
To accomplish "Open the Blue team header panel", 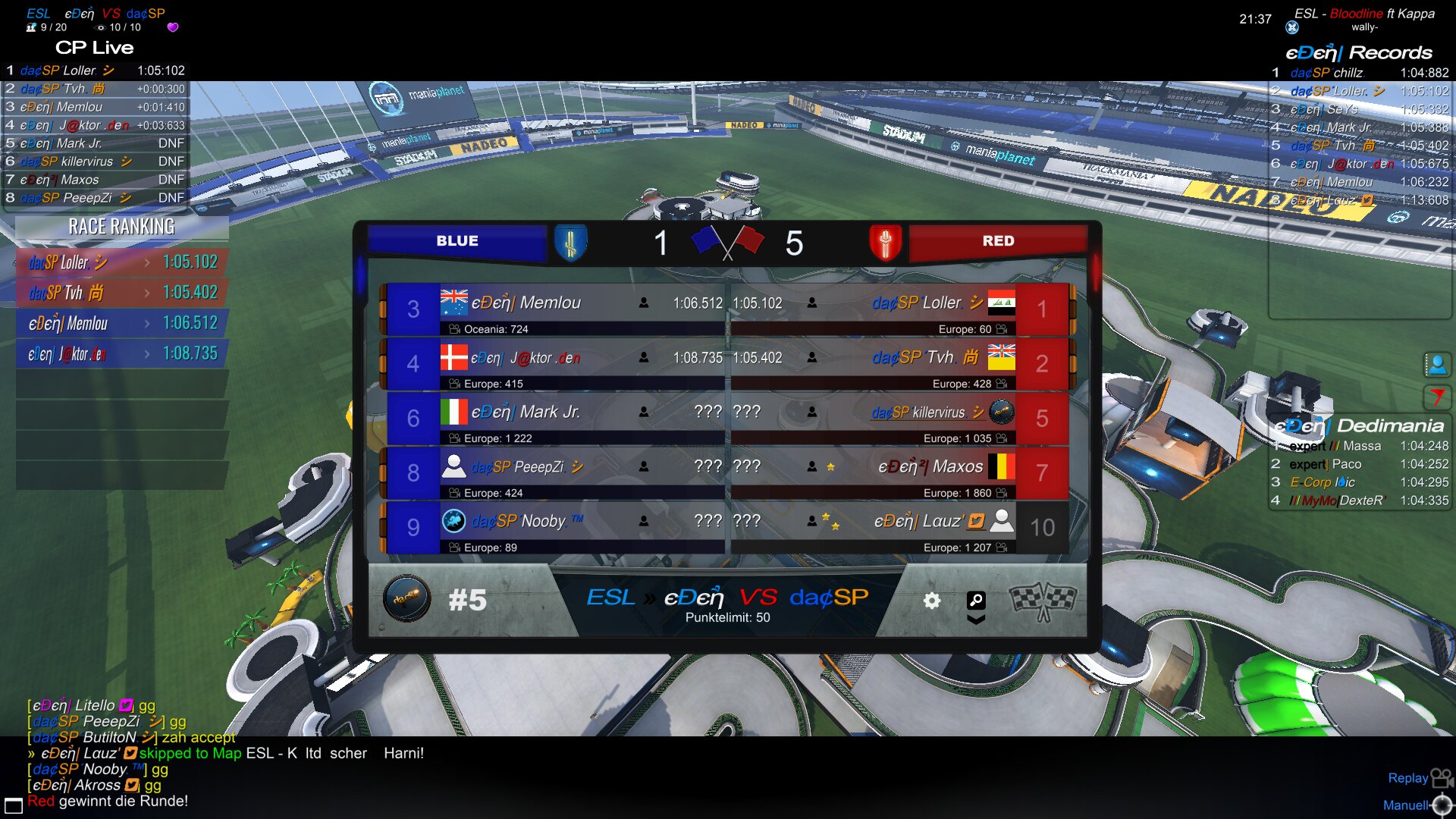I will (x=457, y=241).
